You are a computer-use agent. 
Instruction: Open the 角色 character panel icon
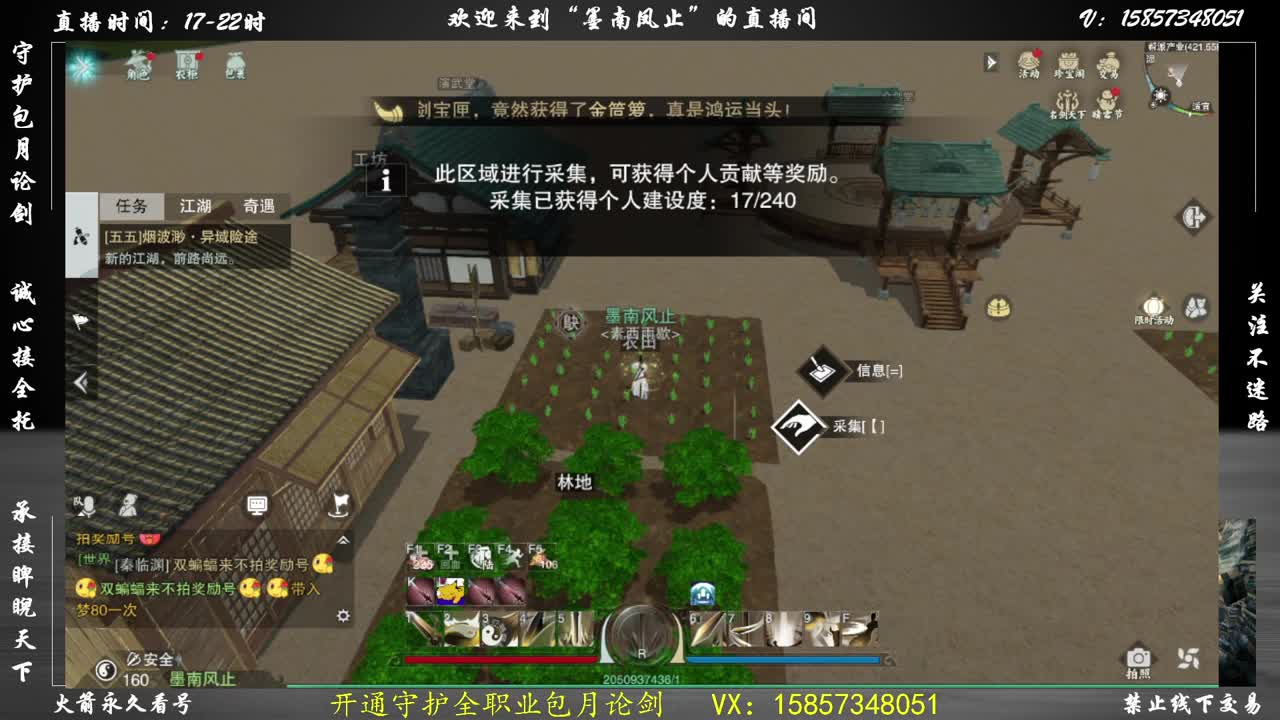tap(138, 64)
